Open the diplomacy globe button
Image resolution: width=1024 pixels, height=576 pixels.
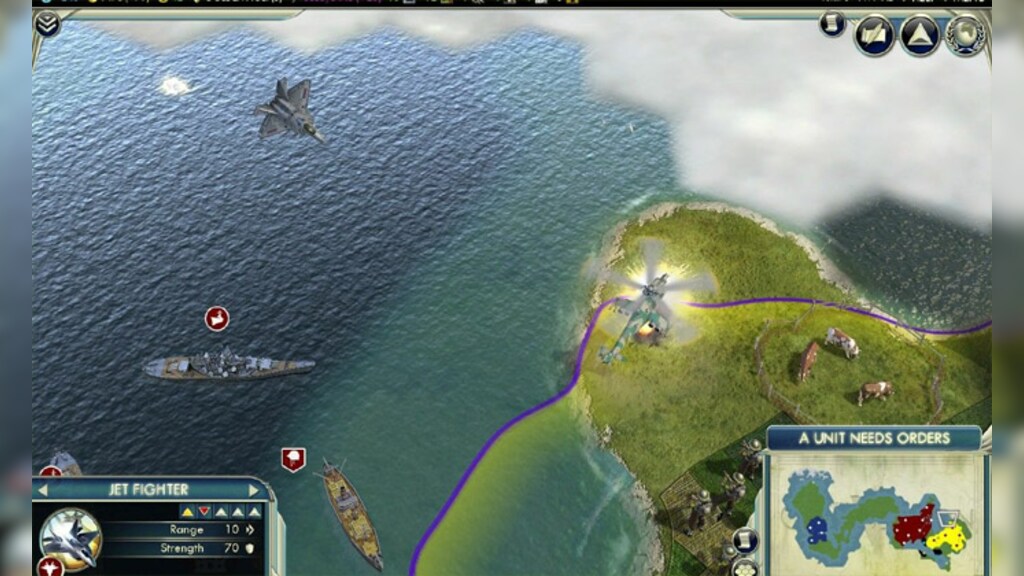[x=965, y=35]
